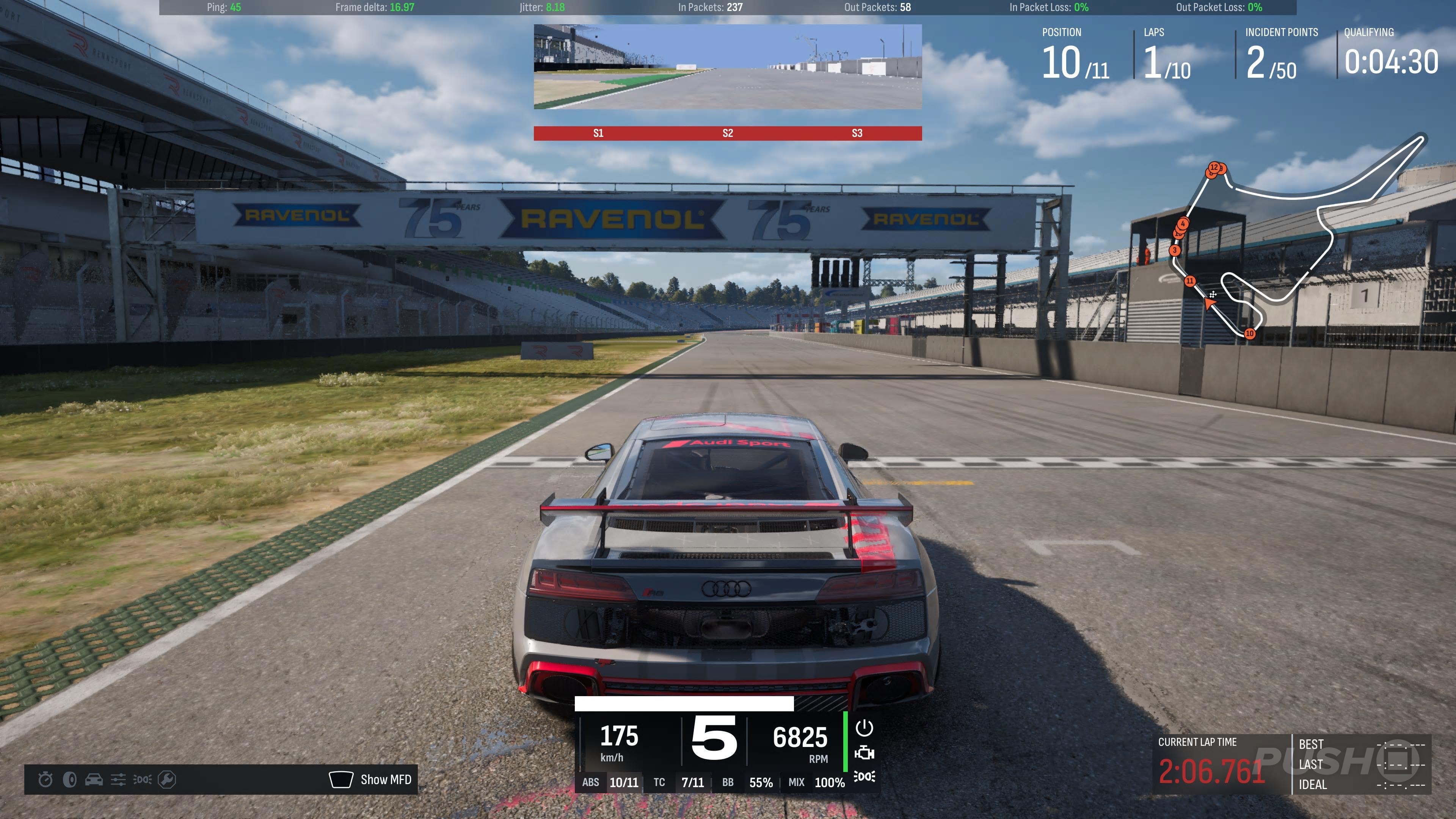The width and height of the screenshot is (1456, 819).
Task: Click the Show MFD button
Action: pyautogui.click(x=371, y=780)
